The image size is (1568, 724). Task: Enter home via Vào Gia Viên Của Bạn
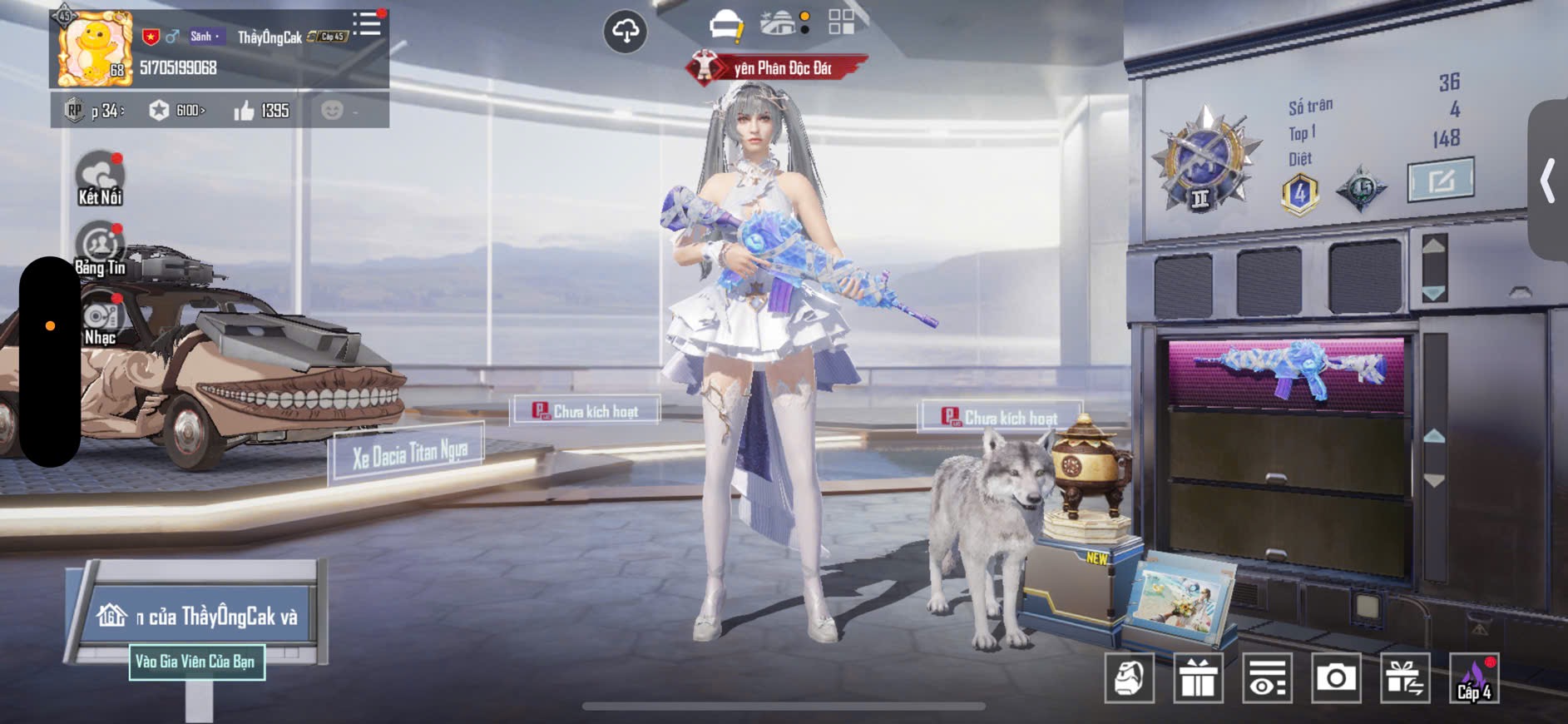[x=196, y=662]
